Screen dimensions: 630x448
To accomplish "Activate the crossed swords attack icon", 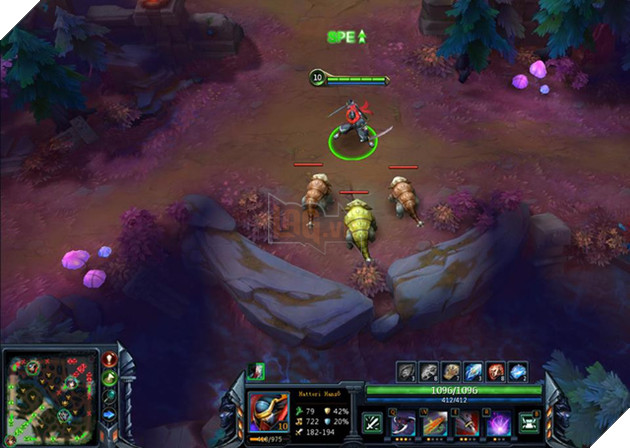I will pos(373,423).
